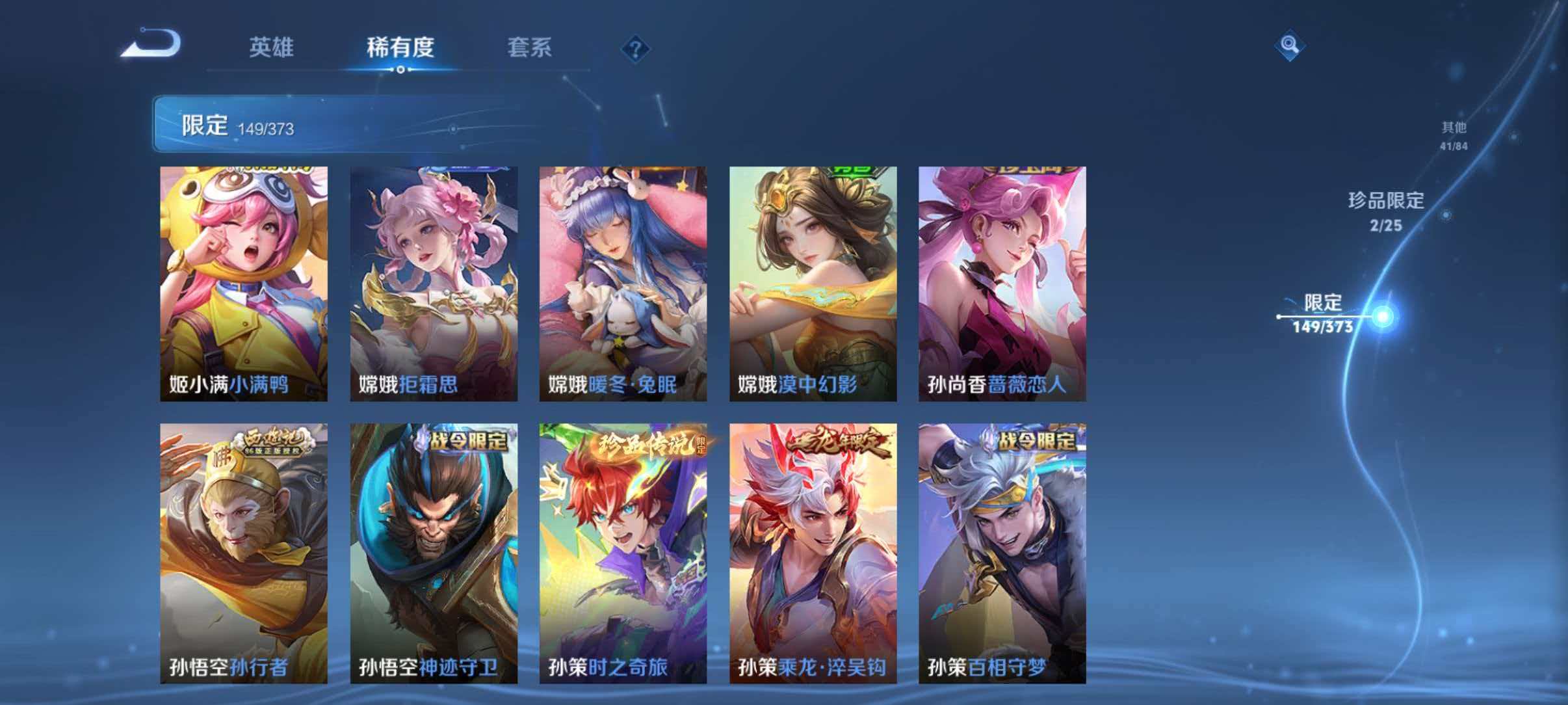Click the question mark help icon
1568x705 pixels.
coord(636,48)
